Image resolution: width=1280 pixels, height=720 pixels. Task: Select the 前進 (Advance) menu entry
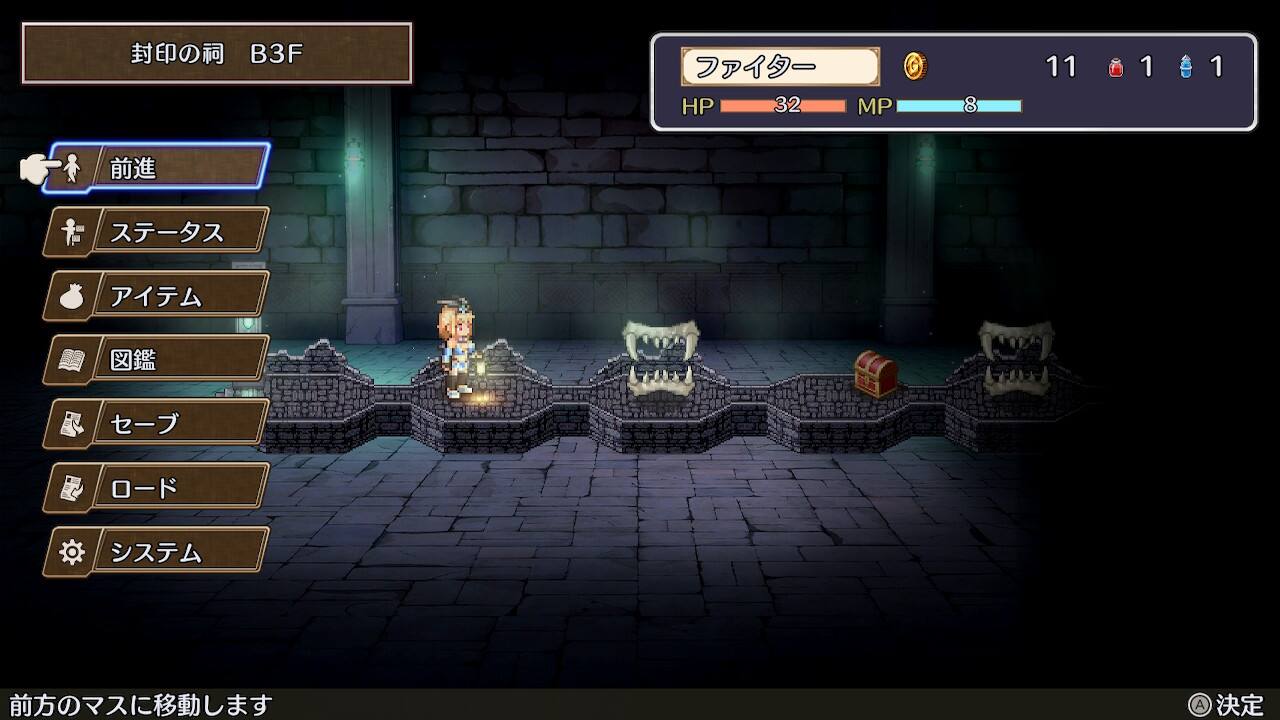coord(160,168)
